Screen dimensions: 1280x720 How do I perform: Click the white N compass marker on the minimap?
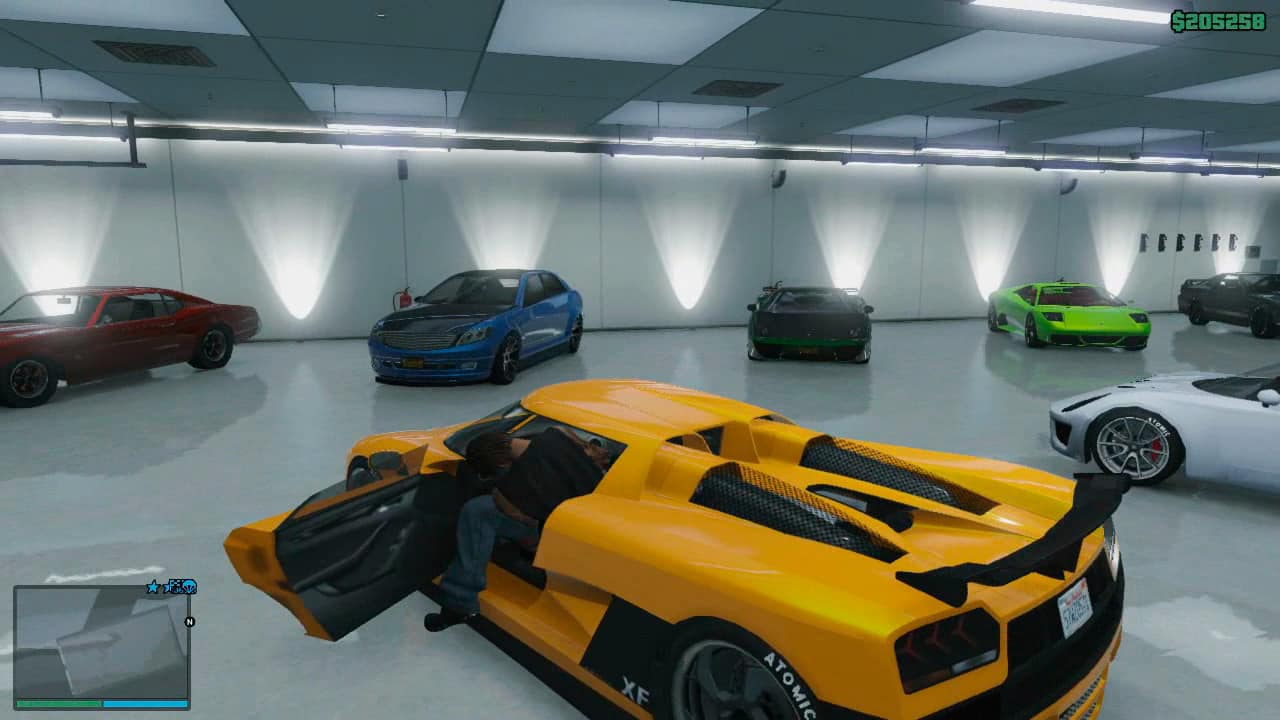[x=190, y=620]
